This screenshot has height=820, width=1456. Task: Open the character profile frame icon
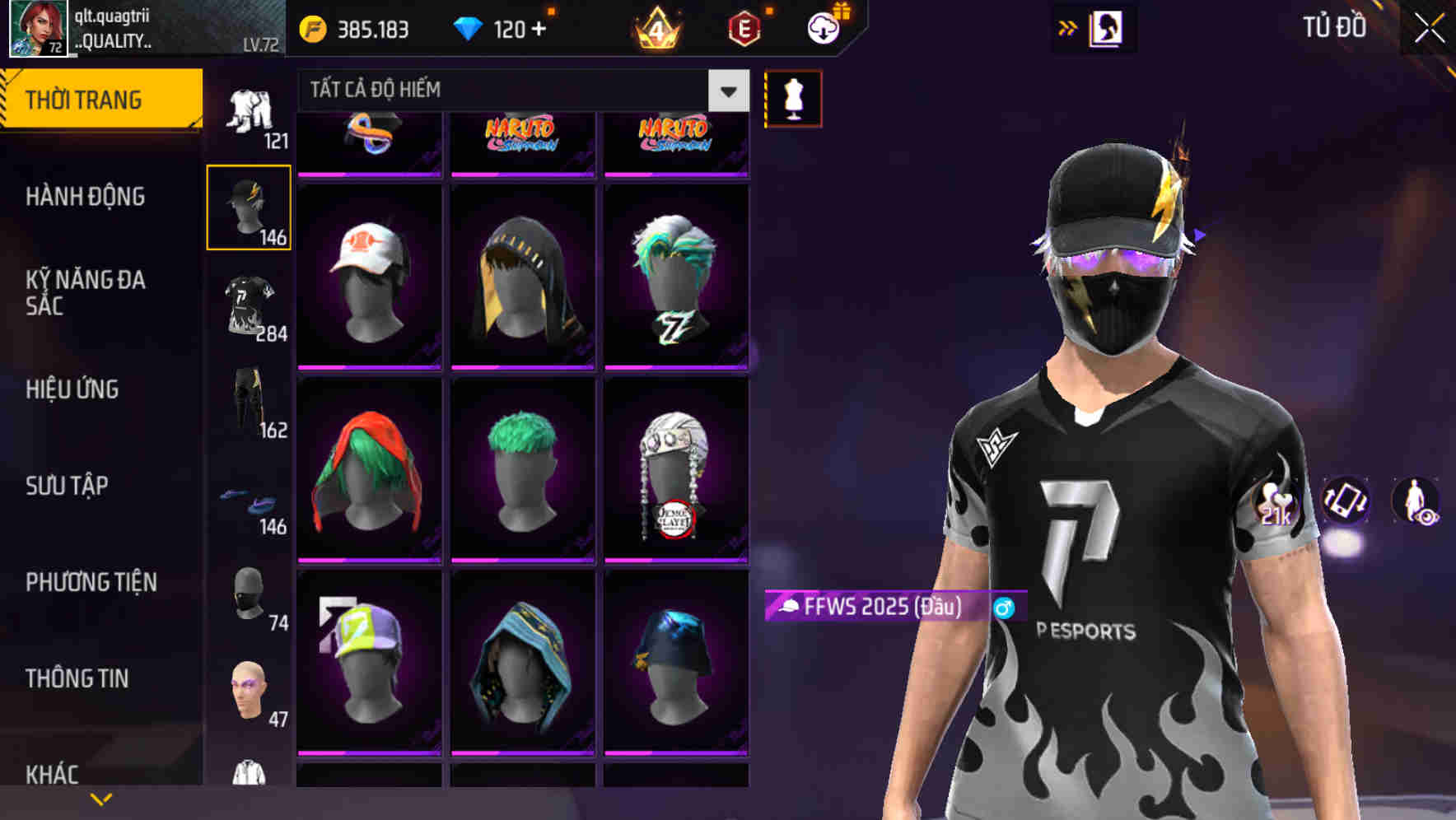tap(1108, 27)
